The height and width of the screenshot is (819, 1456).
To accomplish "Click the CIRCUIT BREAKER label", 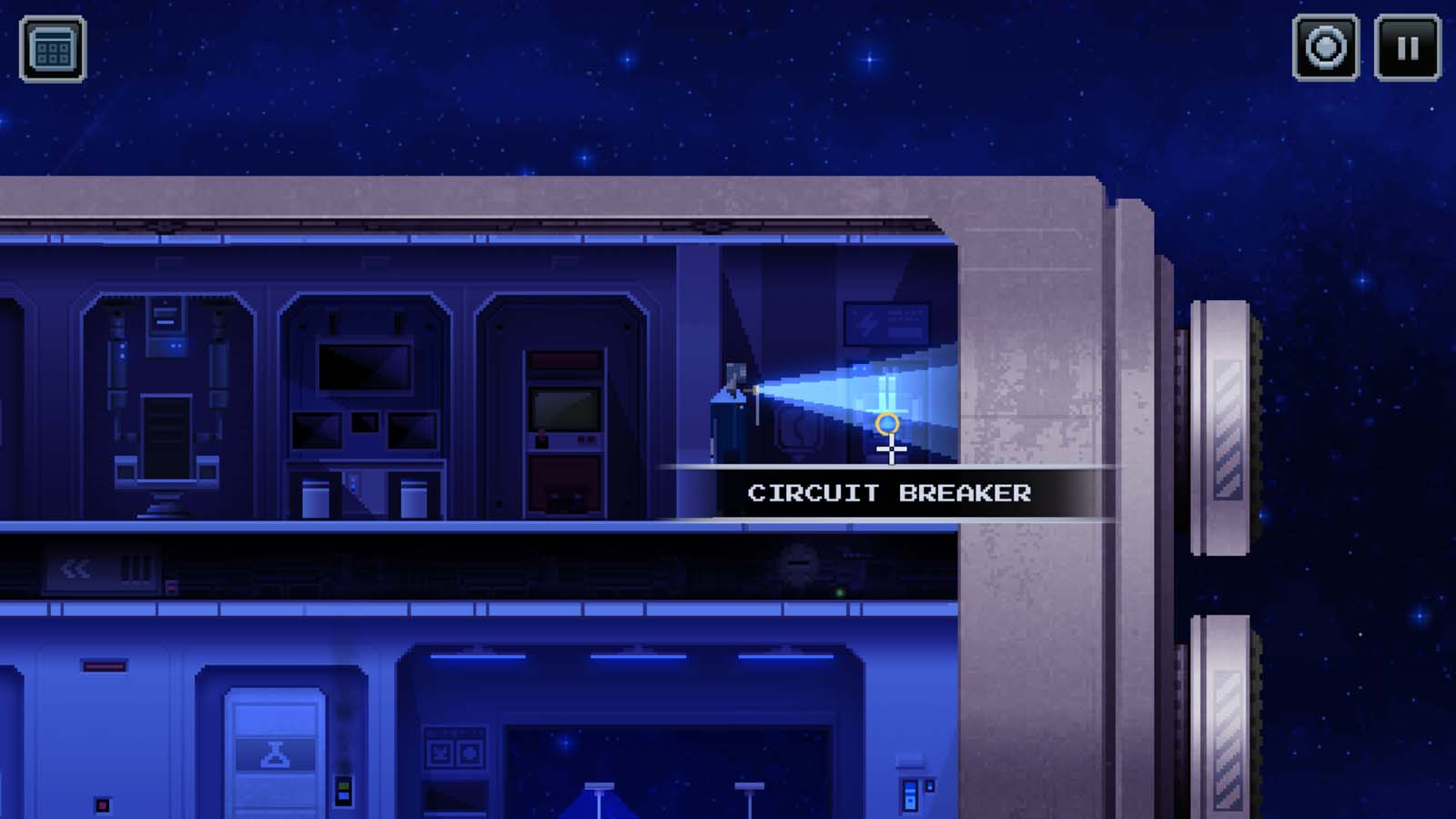I will pyautogui.click(x=889, y=494).
